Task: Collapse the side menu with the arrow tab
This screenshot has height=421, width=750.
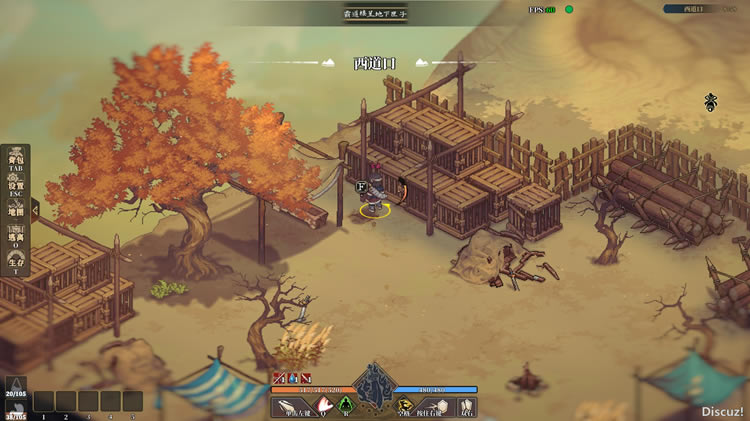Action: pyautogui.click(x=36, y=211)
